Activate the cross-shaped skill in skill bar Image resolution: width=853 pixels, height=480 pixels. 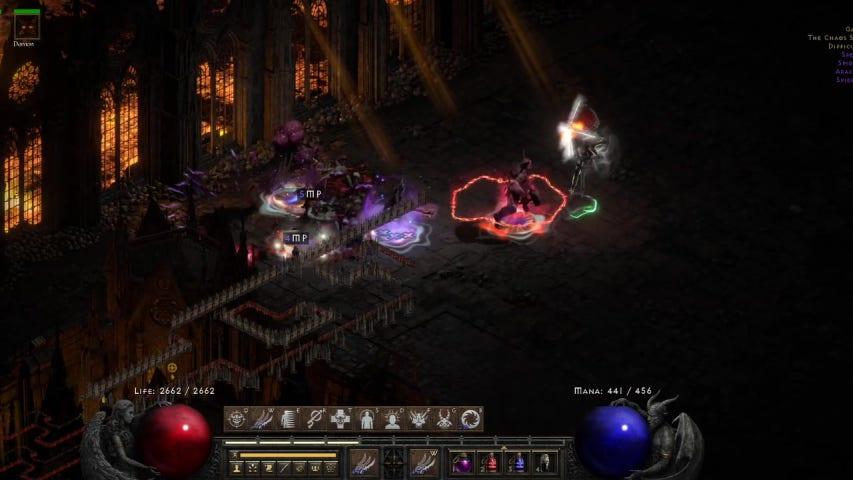click(x=341, y=419)
